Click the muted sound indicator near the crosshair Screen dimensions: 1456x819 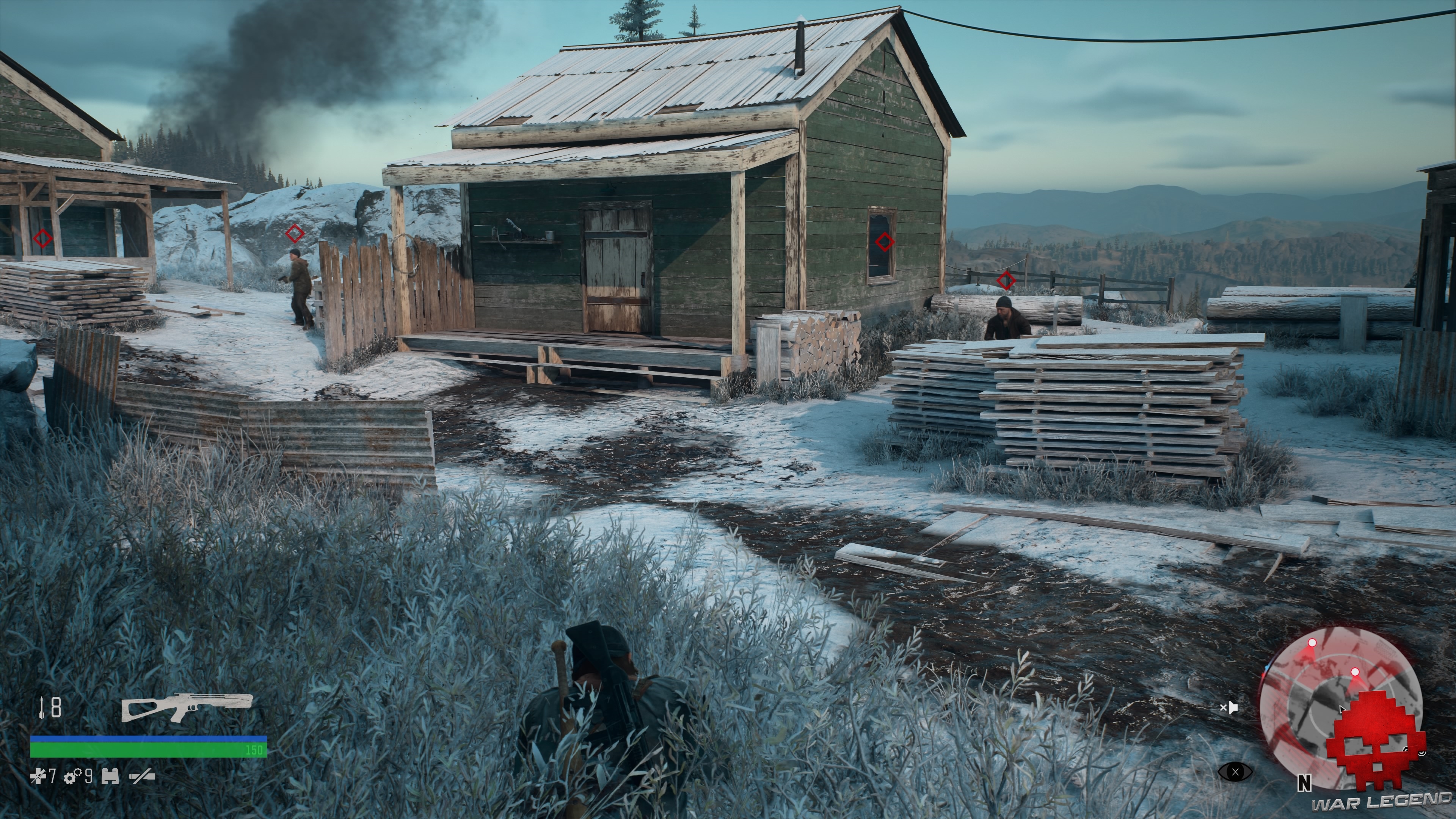point(1230,708)
